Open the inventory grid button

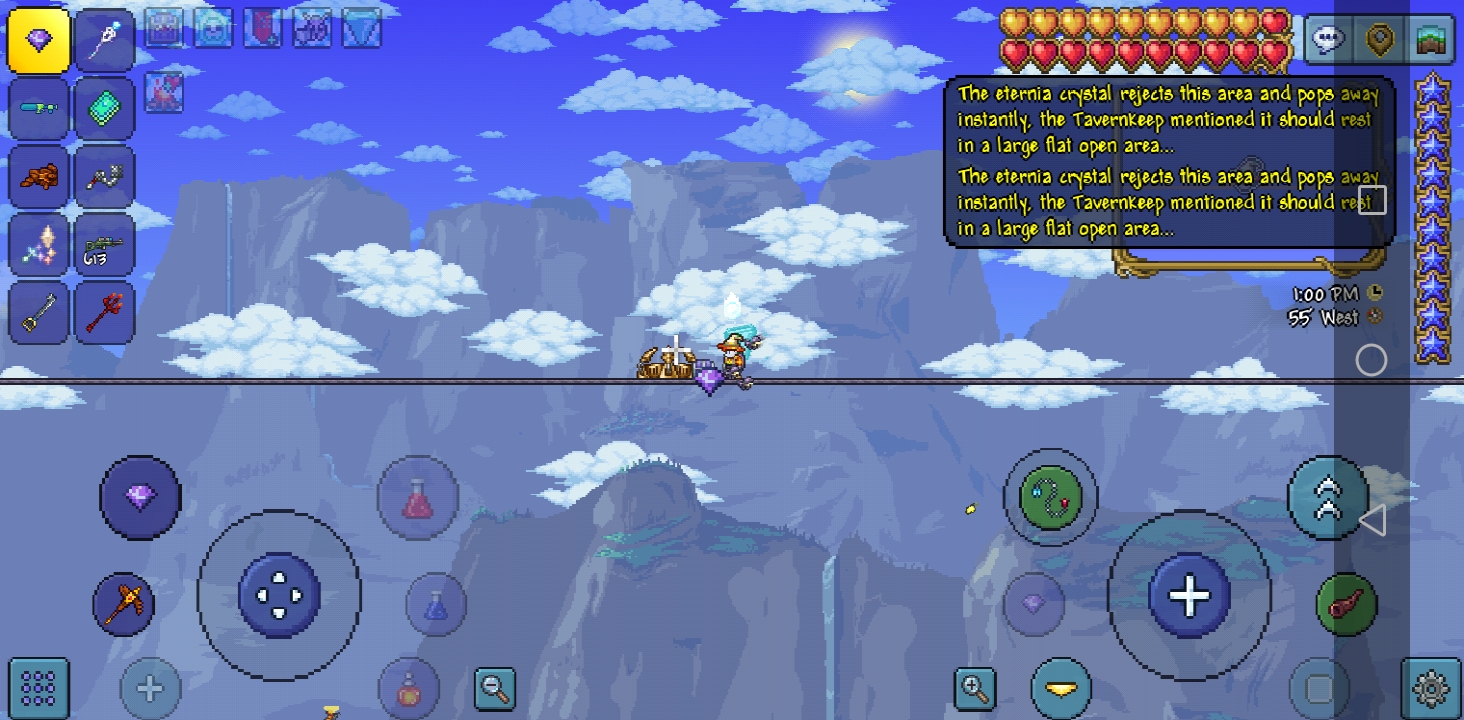pos(38,688)
